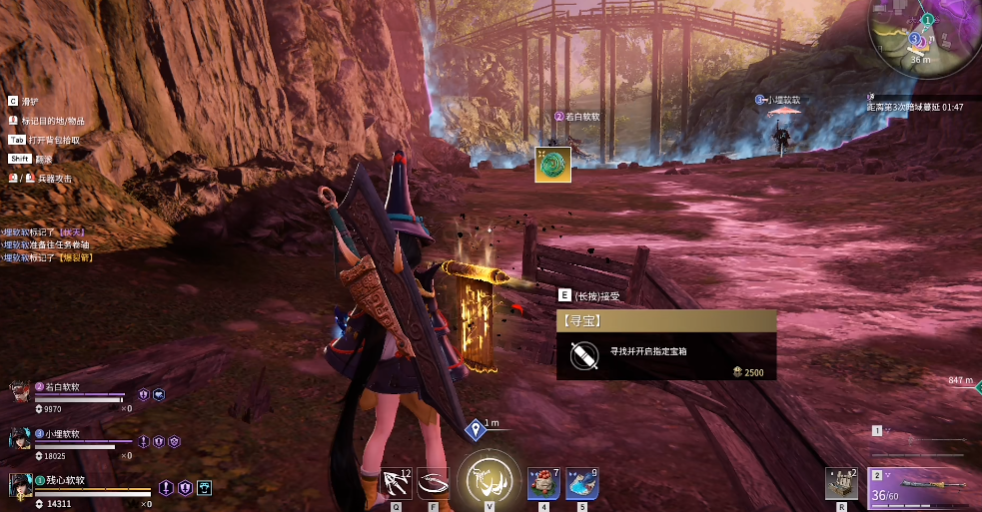This screenshot has width=982, height=512.
Task: Use the blue armor item in slot 5
Action: click(582, 483)
